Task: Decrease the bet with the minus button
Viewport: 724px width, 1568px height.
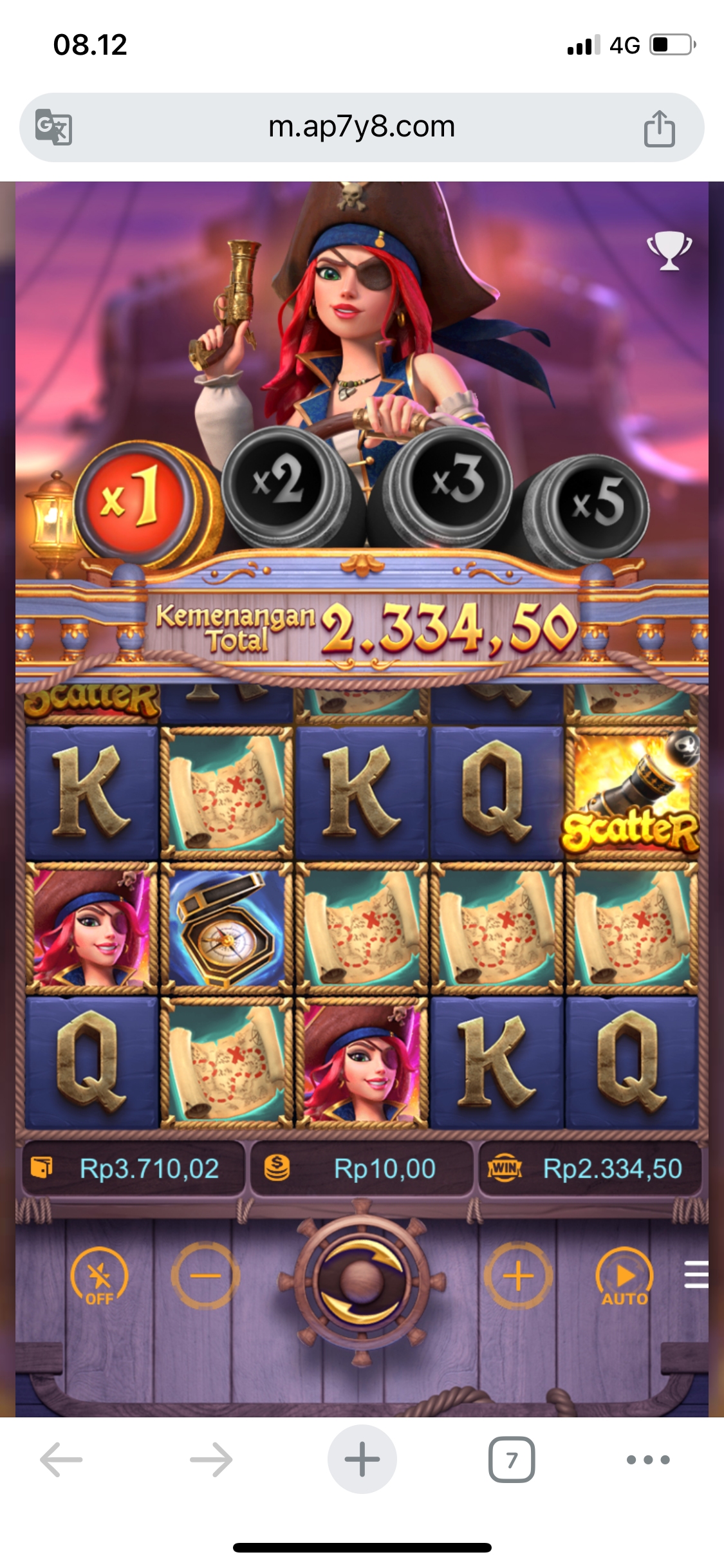Action: pyautogui.click(x=205, y=1276)
